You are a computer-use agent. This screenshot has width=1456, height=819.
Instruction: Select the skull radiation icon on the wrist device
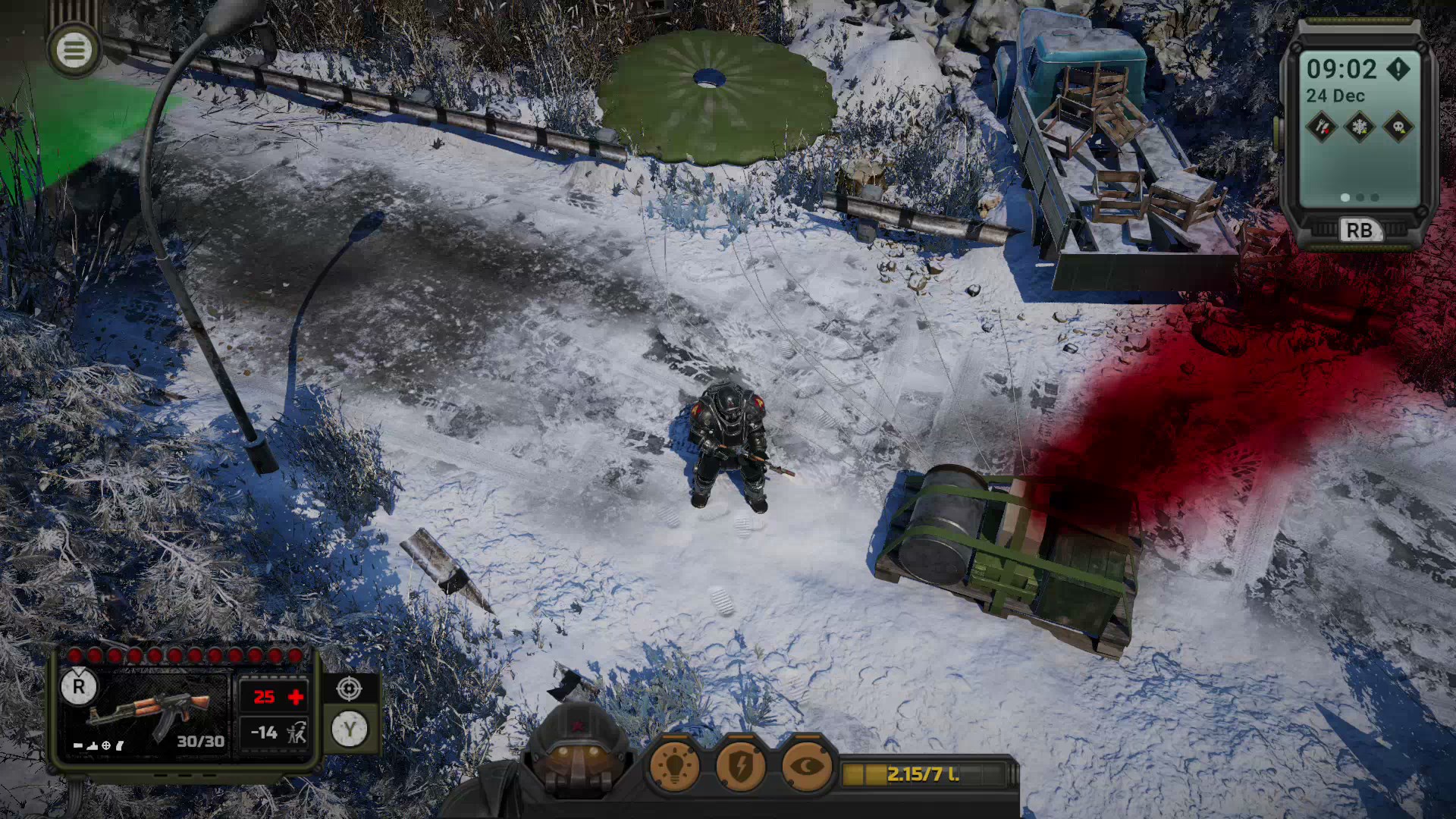tap(1399, 127)
